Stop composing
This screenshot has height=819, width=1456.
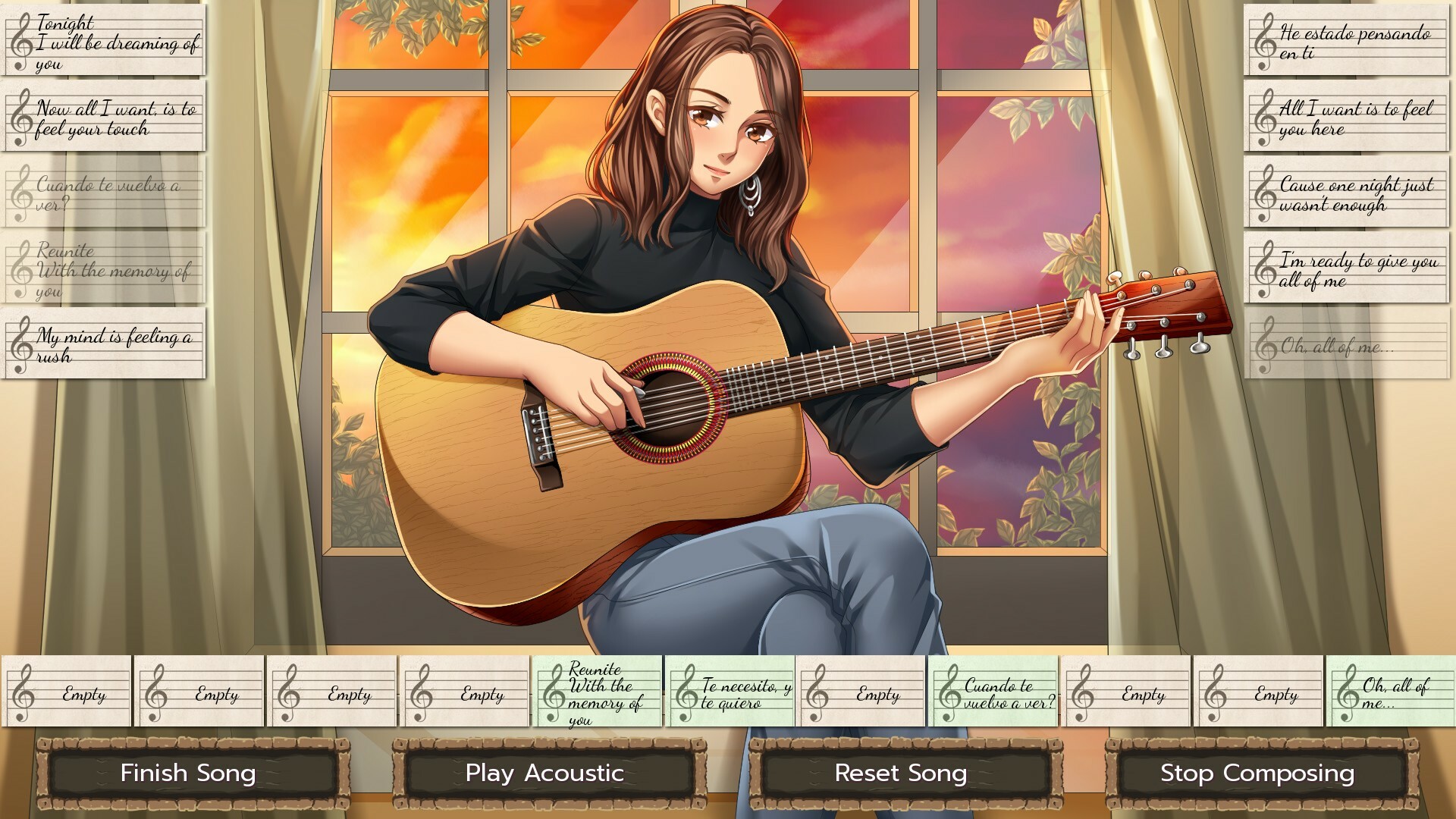click(1257, 773)
